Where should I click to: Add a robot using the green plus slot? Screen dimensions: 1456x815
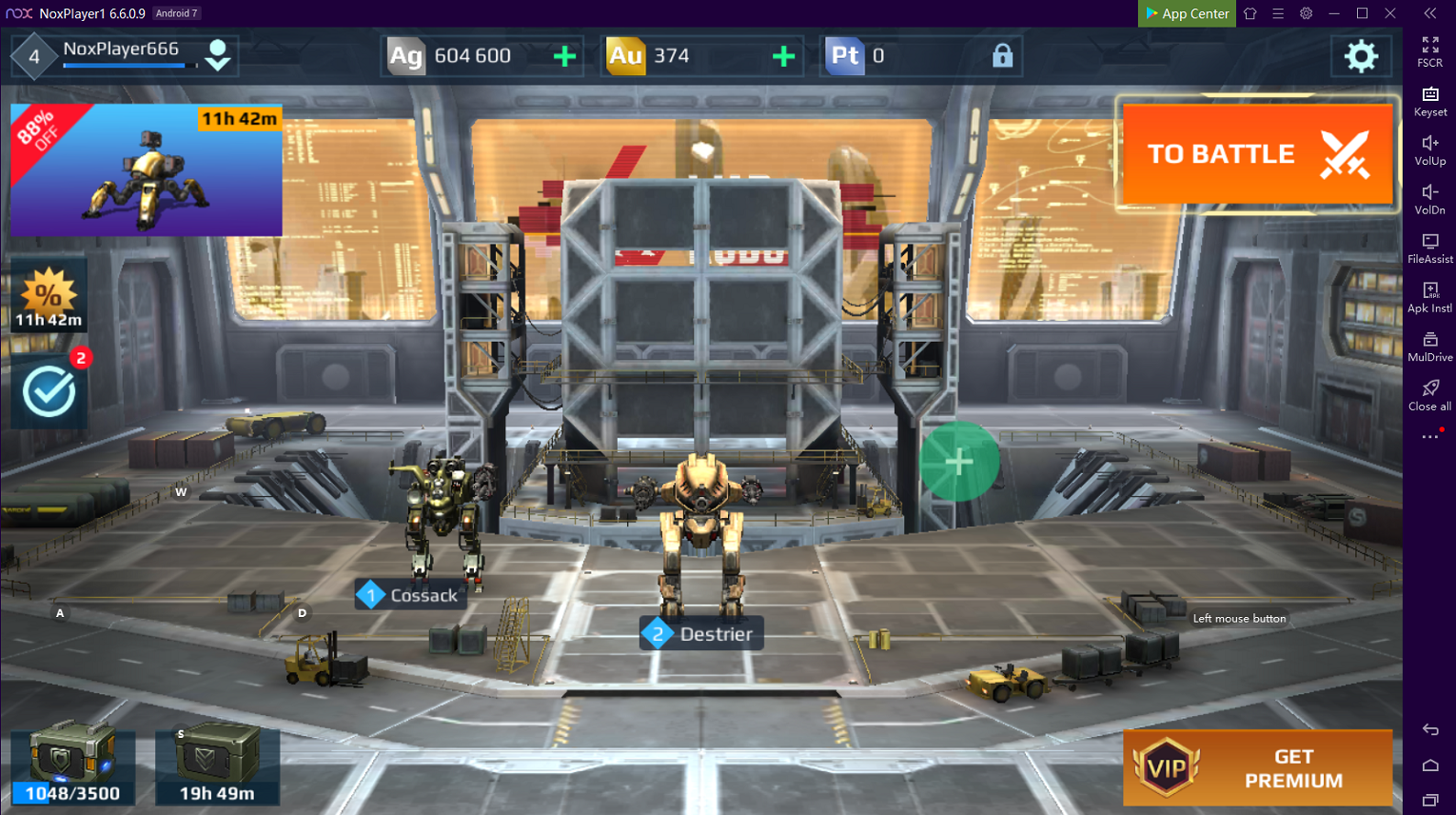959,462
